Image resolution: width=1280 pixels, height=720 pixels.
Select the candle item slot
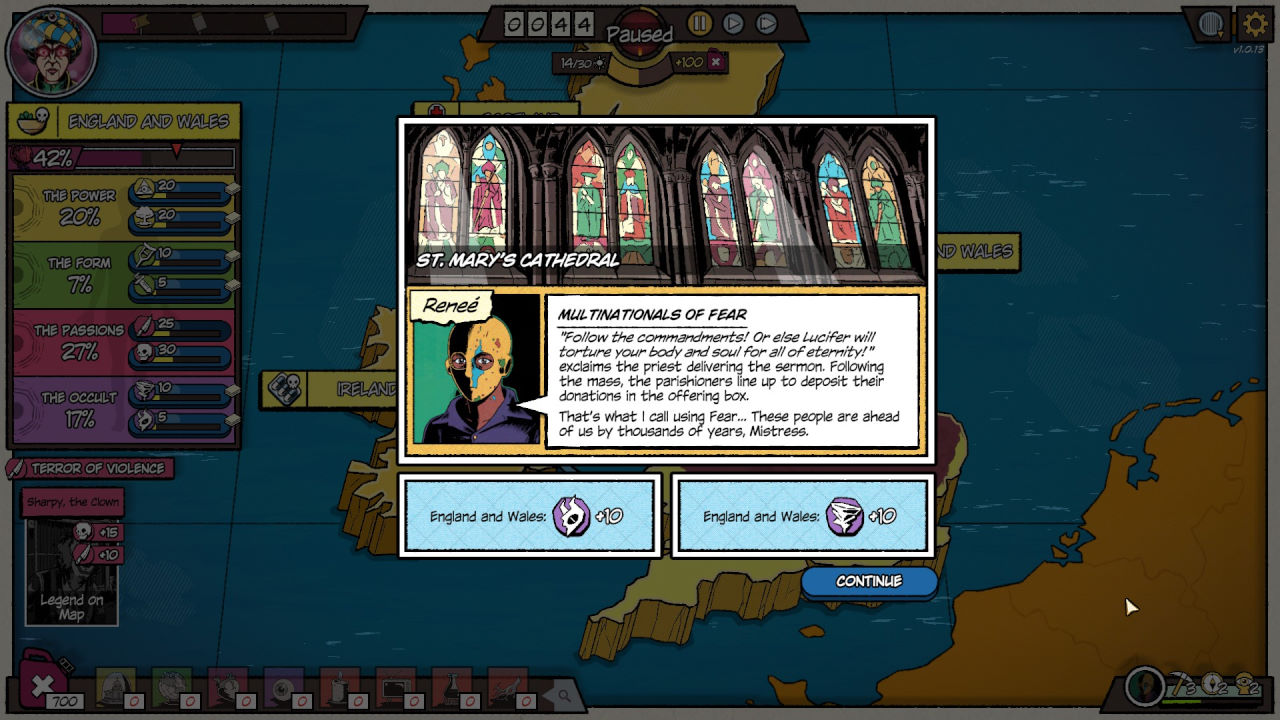coord(339,686)
